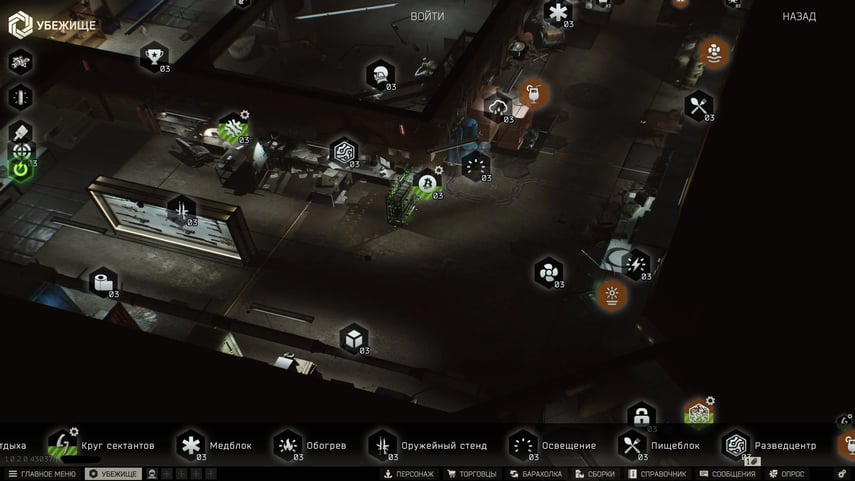Select the bitcoin farm hideout icon

427,184
